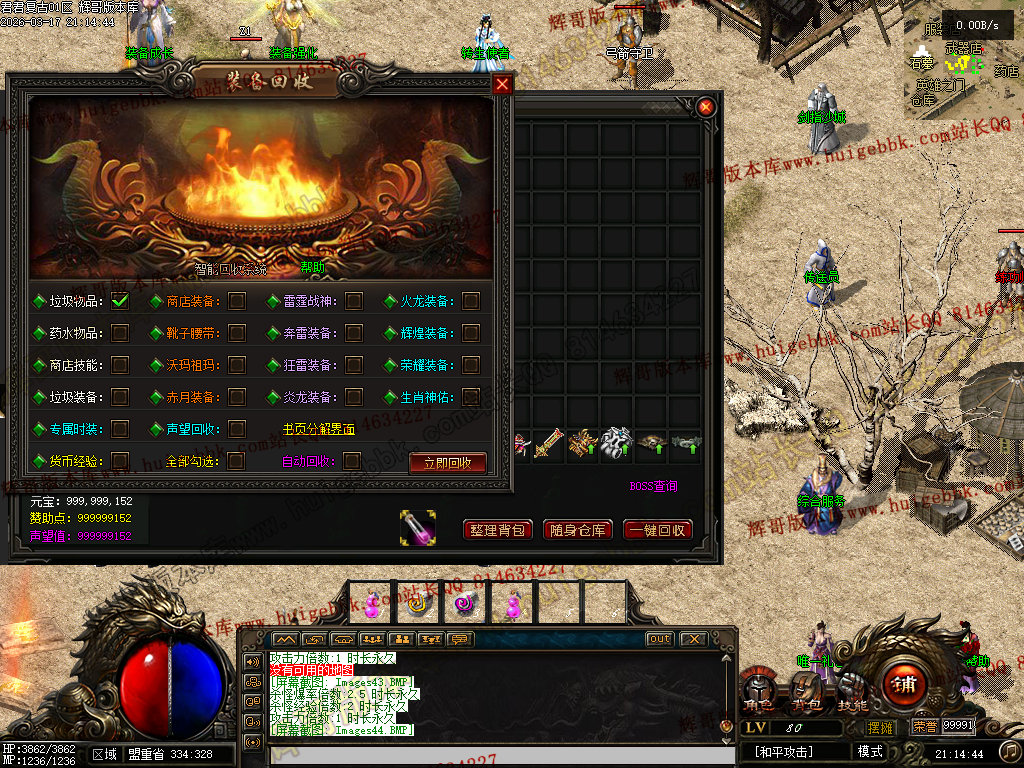
Task: Tick the 商店装备 checkbox
Action: 237,301
